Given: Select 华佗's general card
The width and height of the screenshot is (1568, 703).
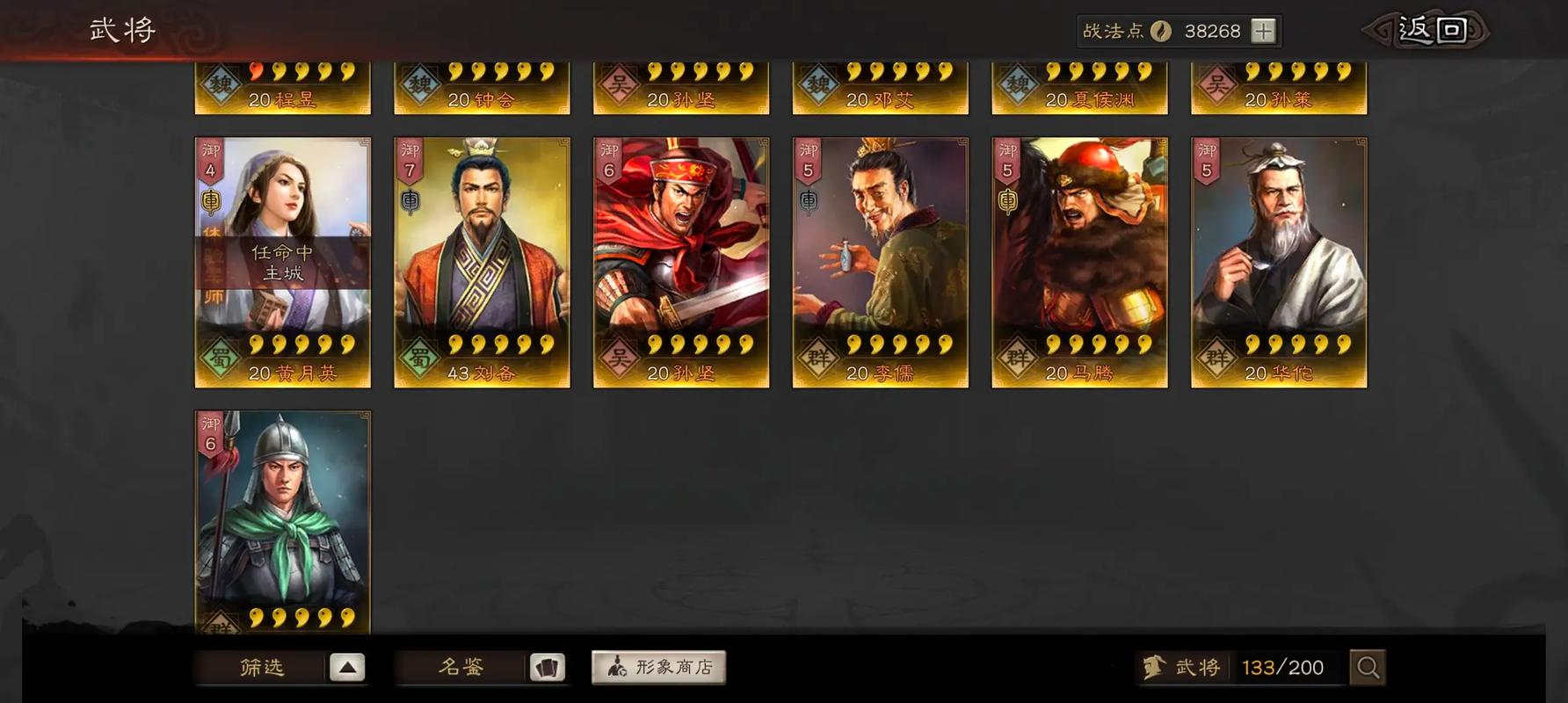Looking at the screenshot, I should pos(1277,259).
